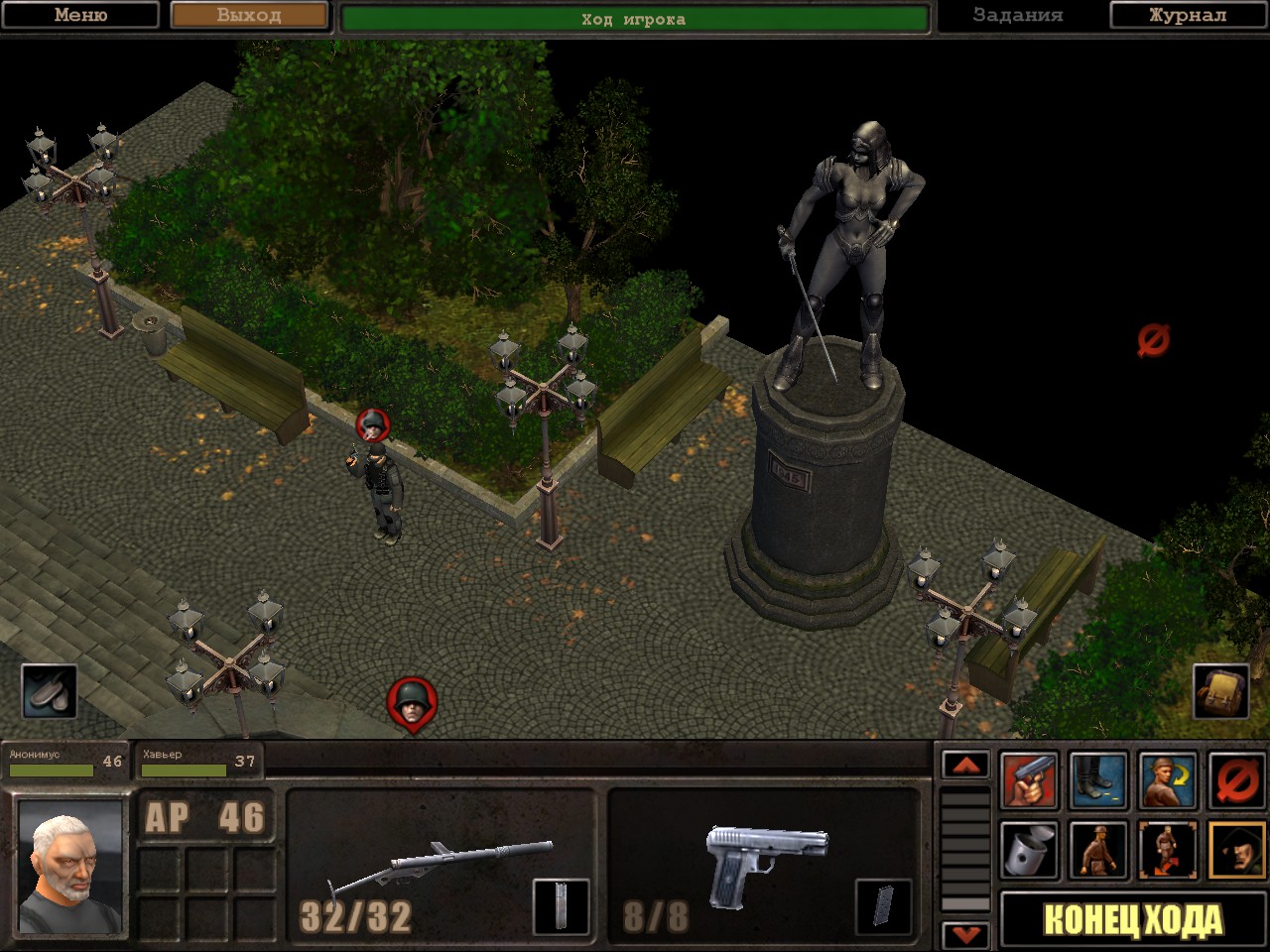Open the Меню button
Screen dimensions: 1270x952
[x=80, y=16]
